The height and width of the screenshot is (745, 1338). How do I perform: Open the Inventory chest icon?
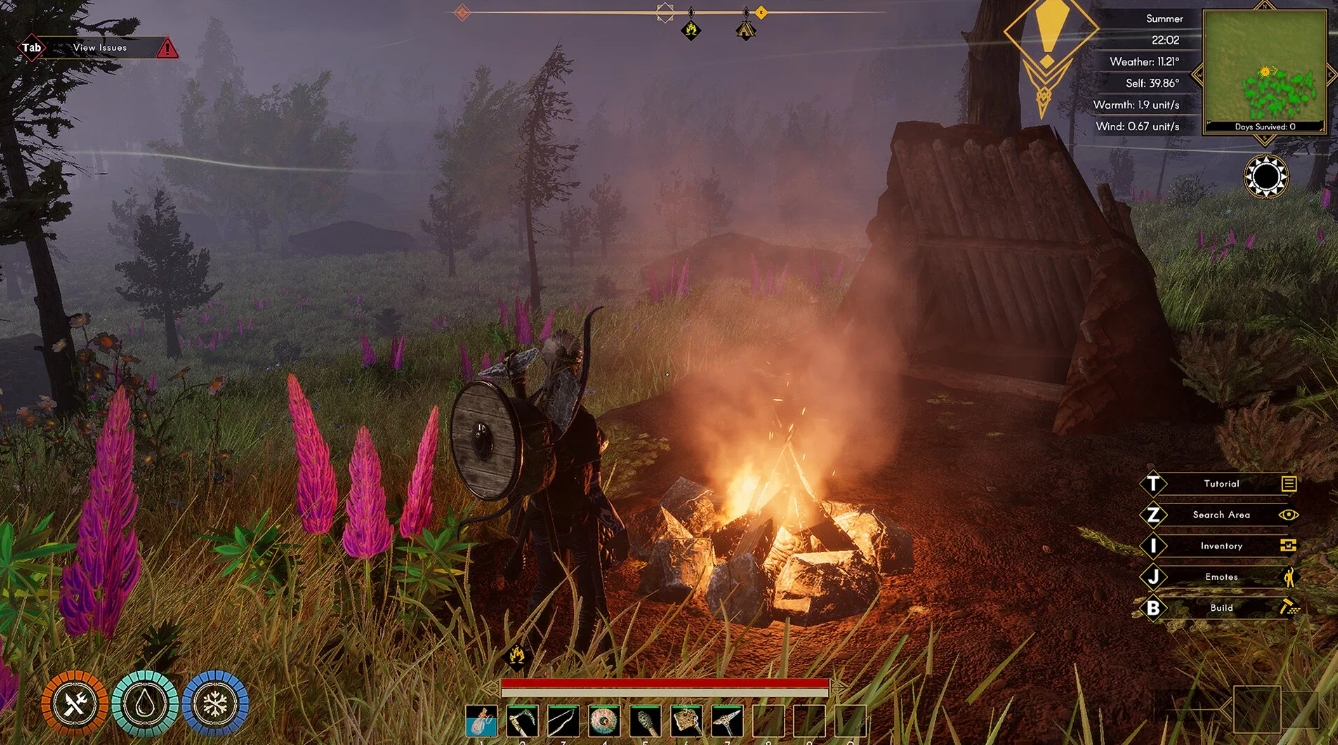click(x=1289, y=545)
